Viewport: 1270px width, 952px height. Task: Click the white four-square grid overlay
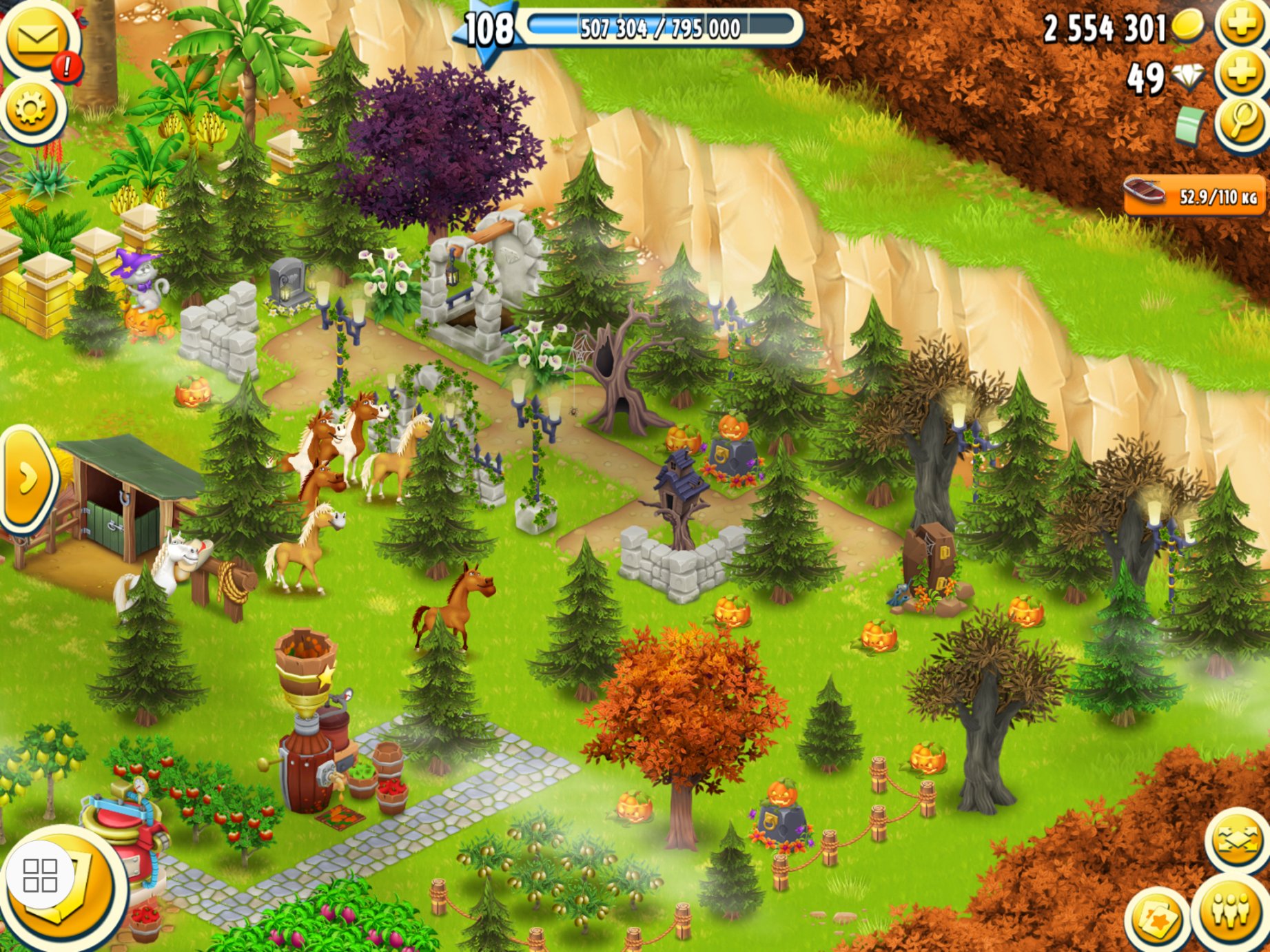pos(40,876)
